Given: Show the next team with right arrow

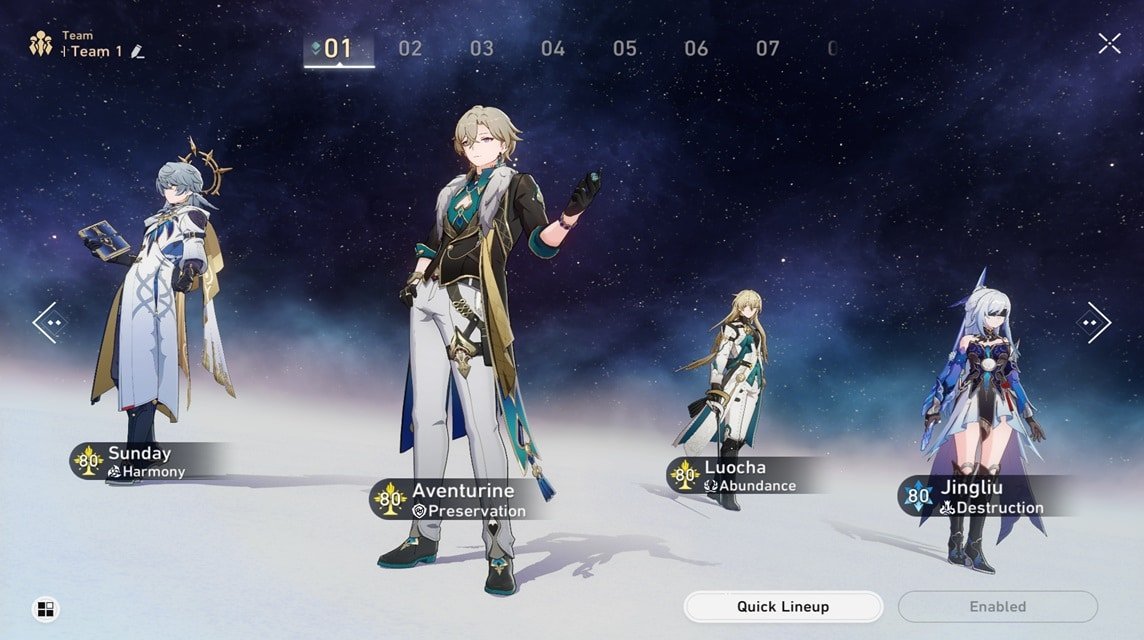Looking at the screenshot, I should (x=1093, y=322).
